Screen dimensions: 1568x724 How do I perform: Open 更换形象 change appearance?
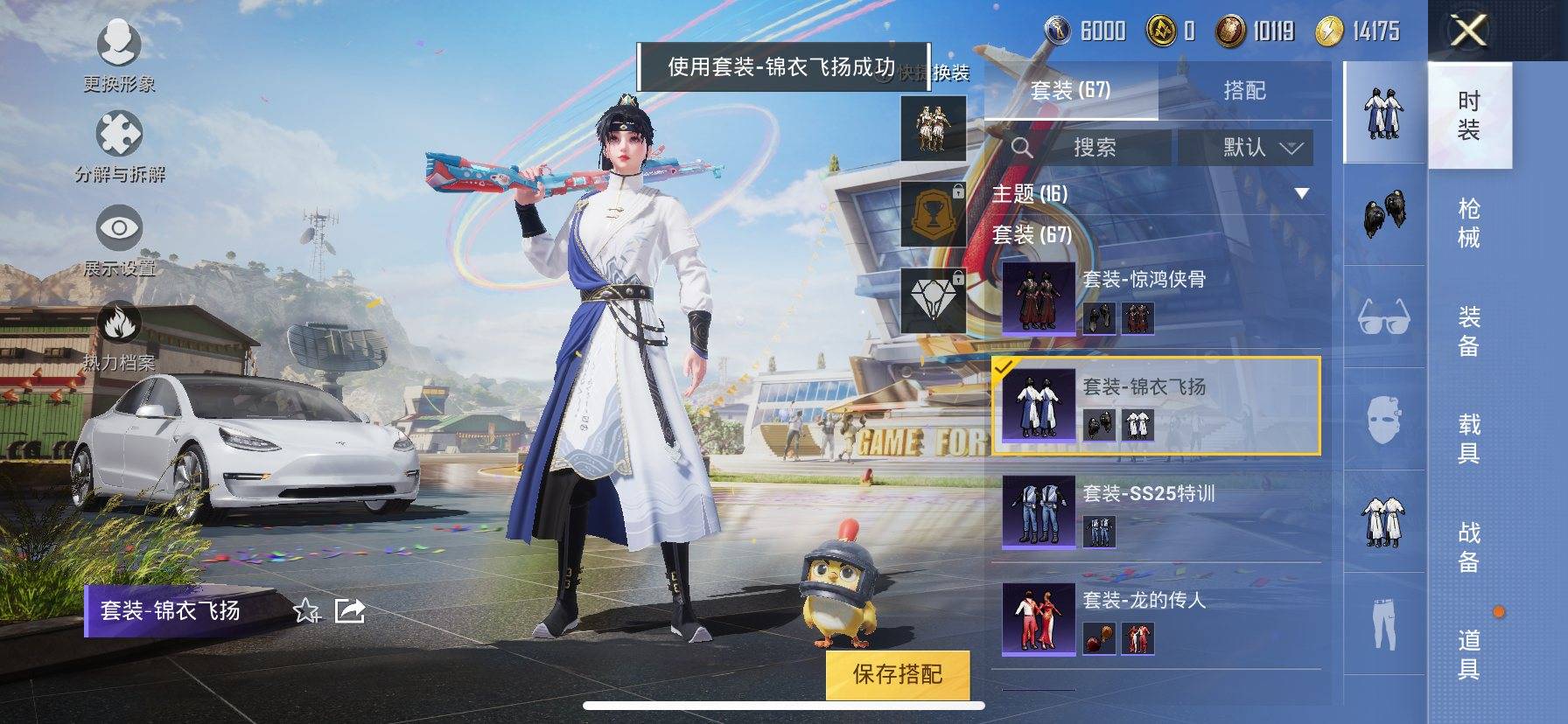coord(119,54)
